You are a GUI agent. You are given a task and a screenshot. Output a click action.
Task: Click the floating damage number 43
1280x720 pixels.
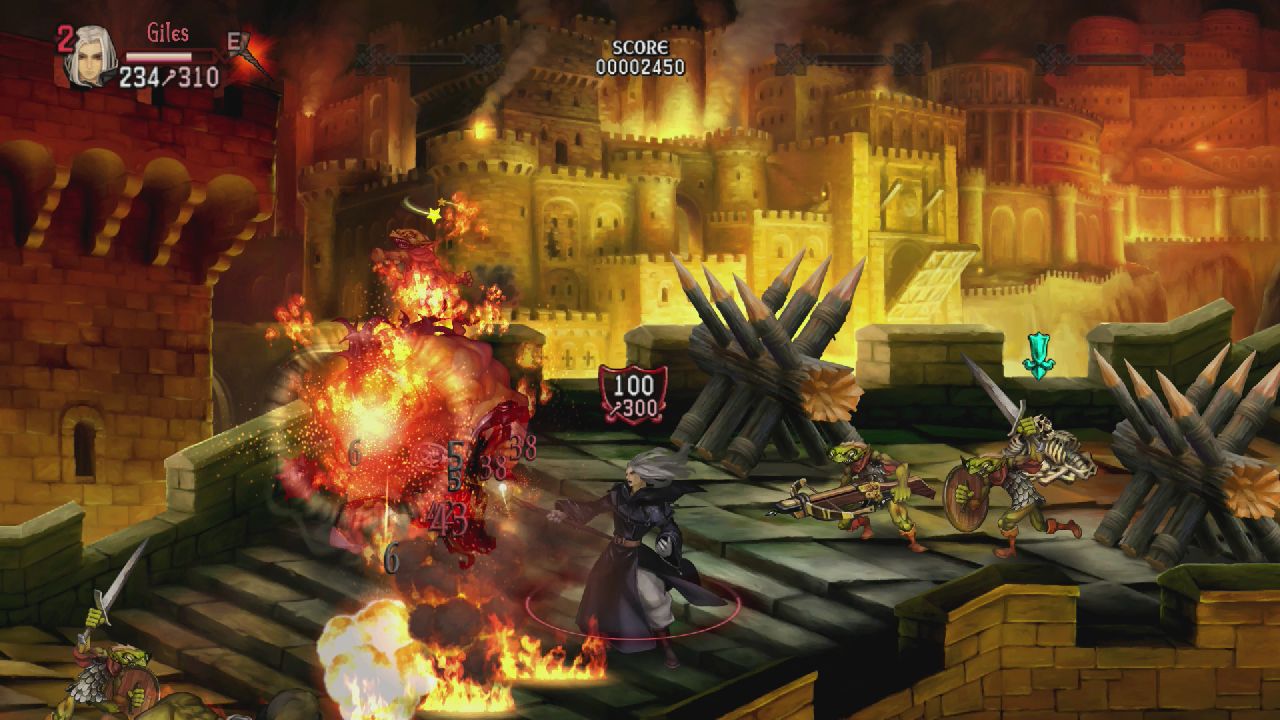[x=450, y=515]
